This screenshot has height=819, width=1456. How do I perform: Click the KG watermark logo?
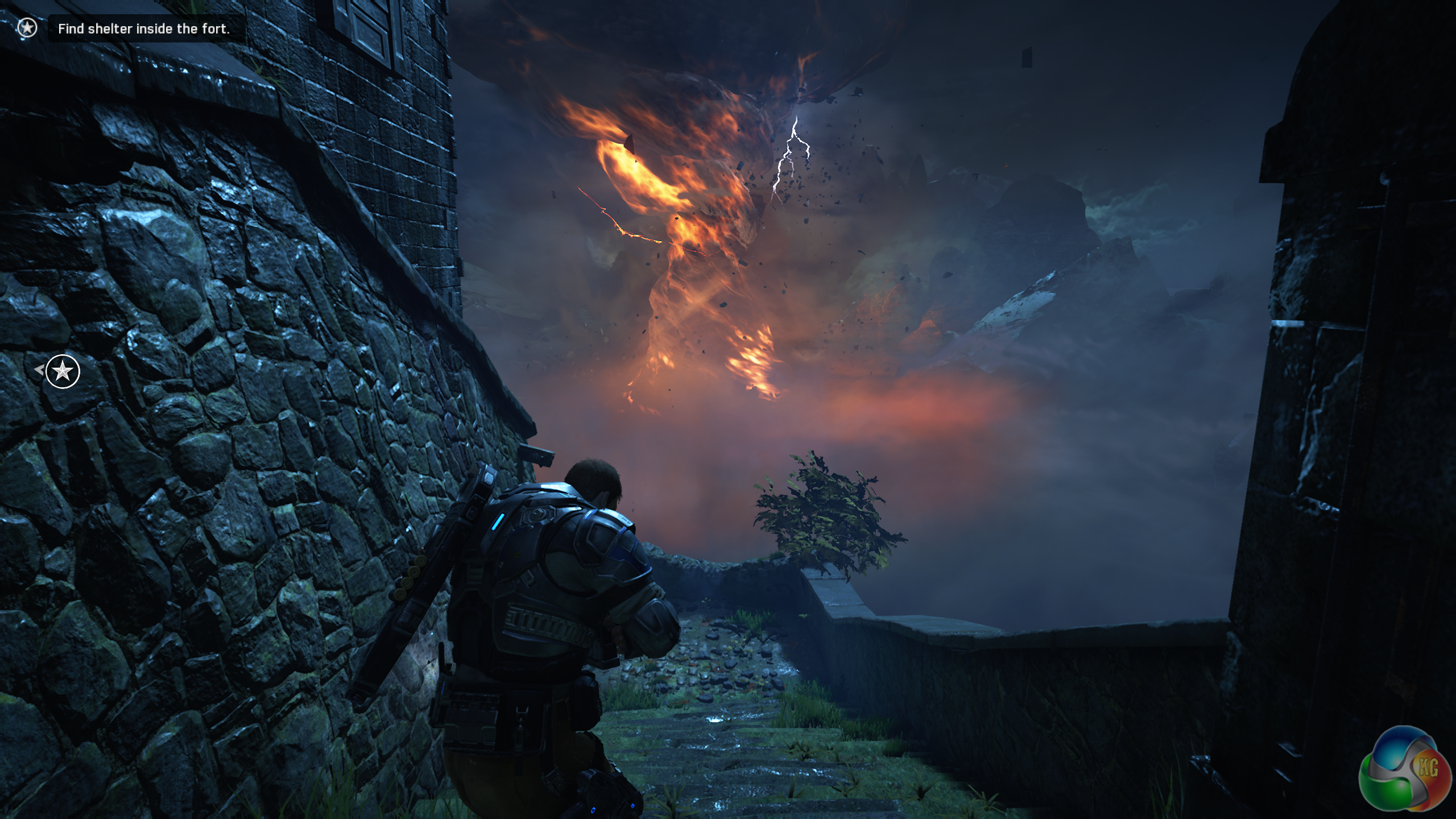point(1404,772)
